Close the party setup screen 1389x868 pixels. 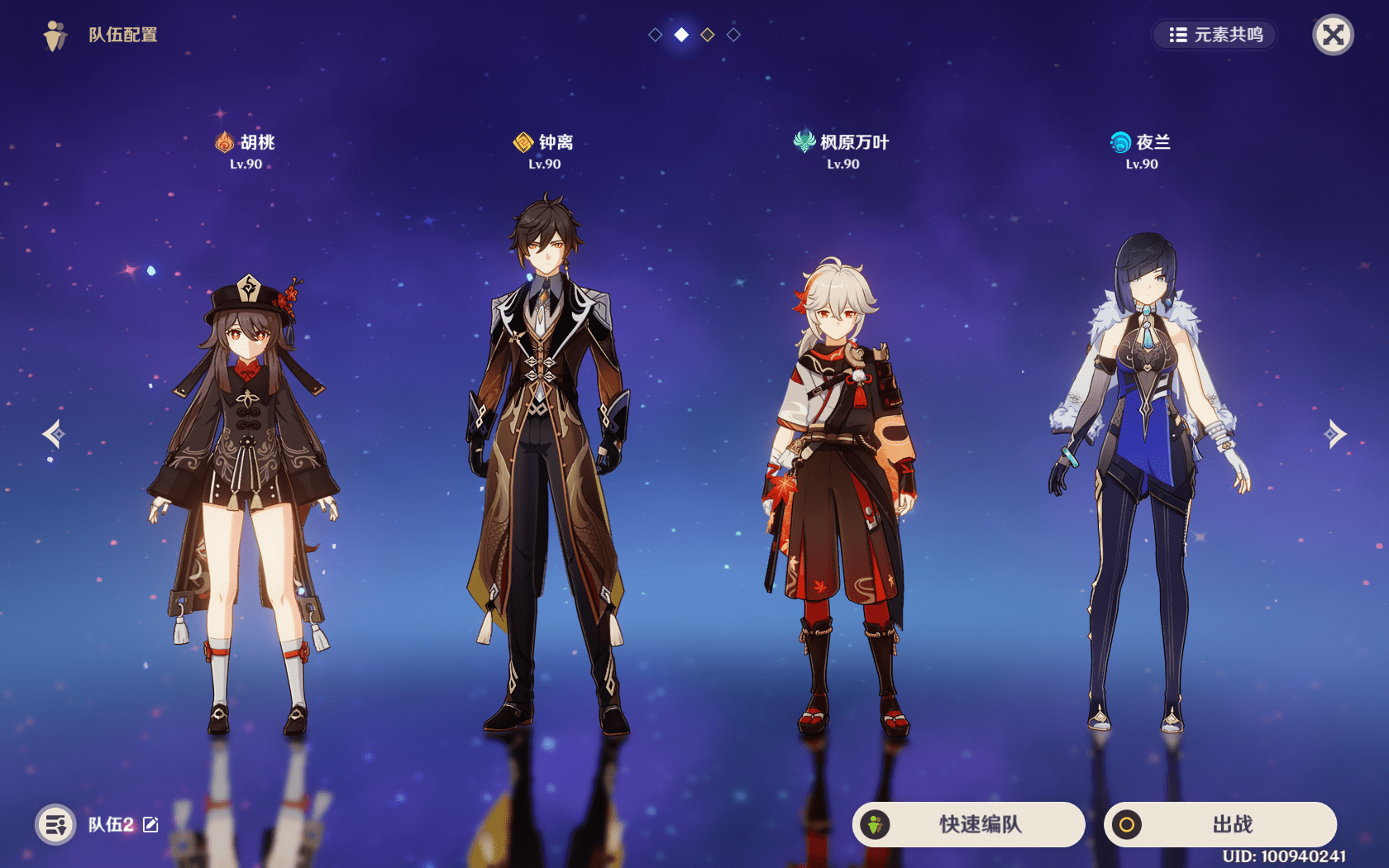[x=1333, y=35]
